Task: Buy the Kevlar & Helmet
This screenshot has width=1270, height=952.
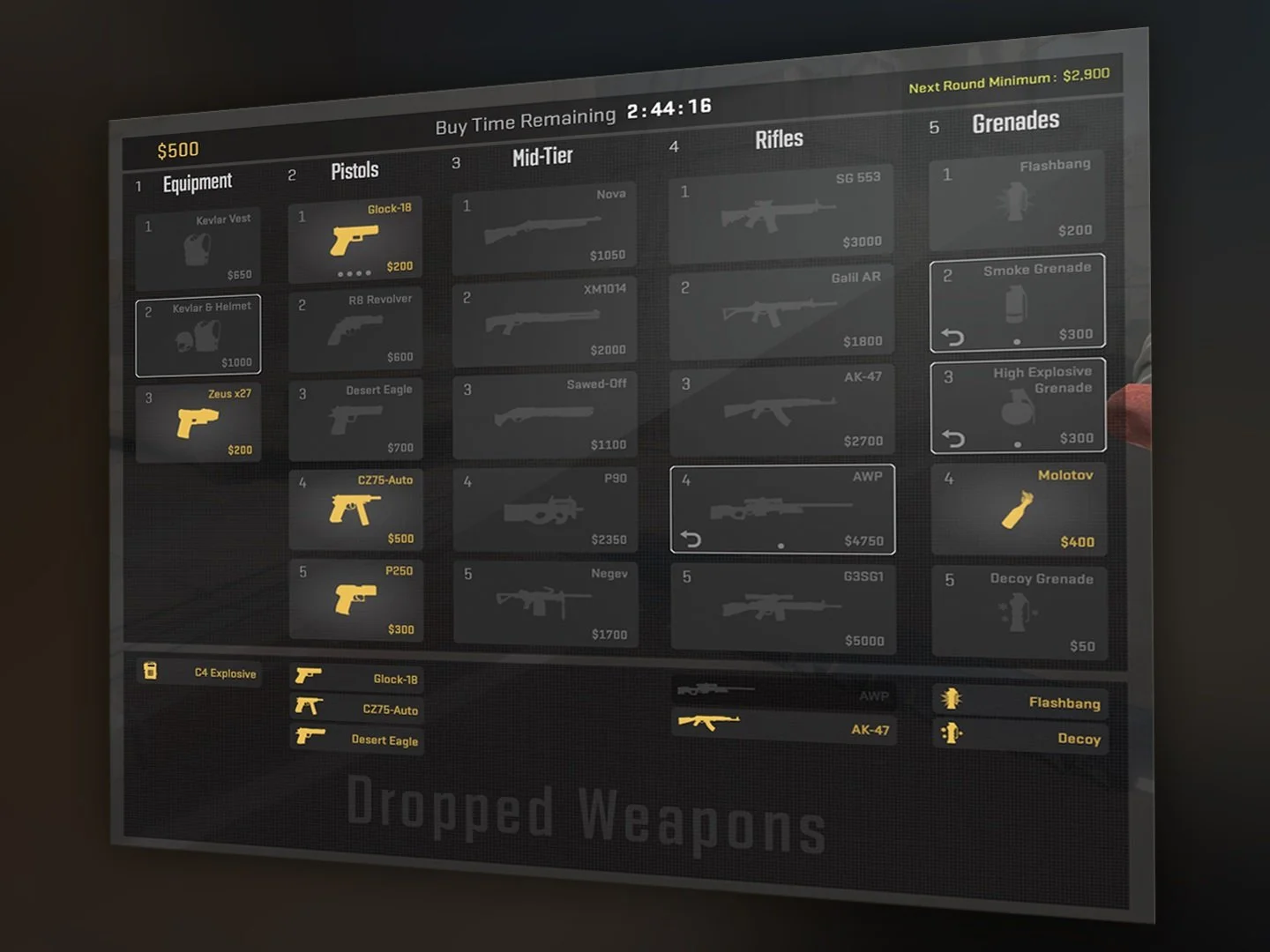Action: pyautogui.click(x=198, y=335)
